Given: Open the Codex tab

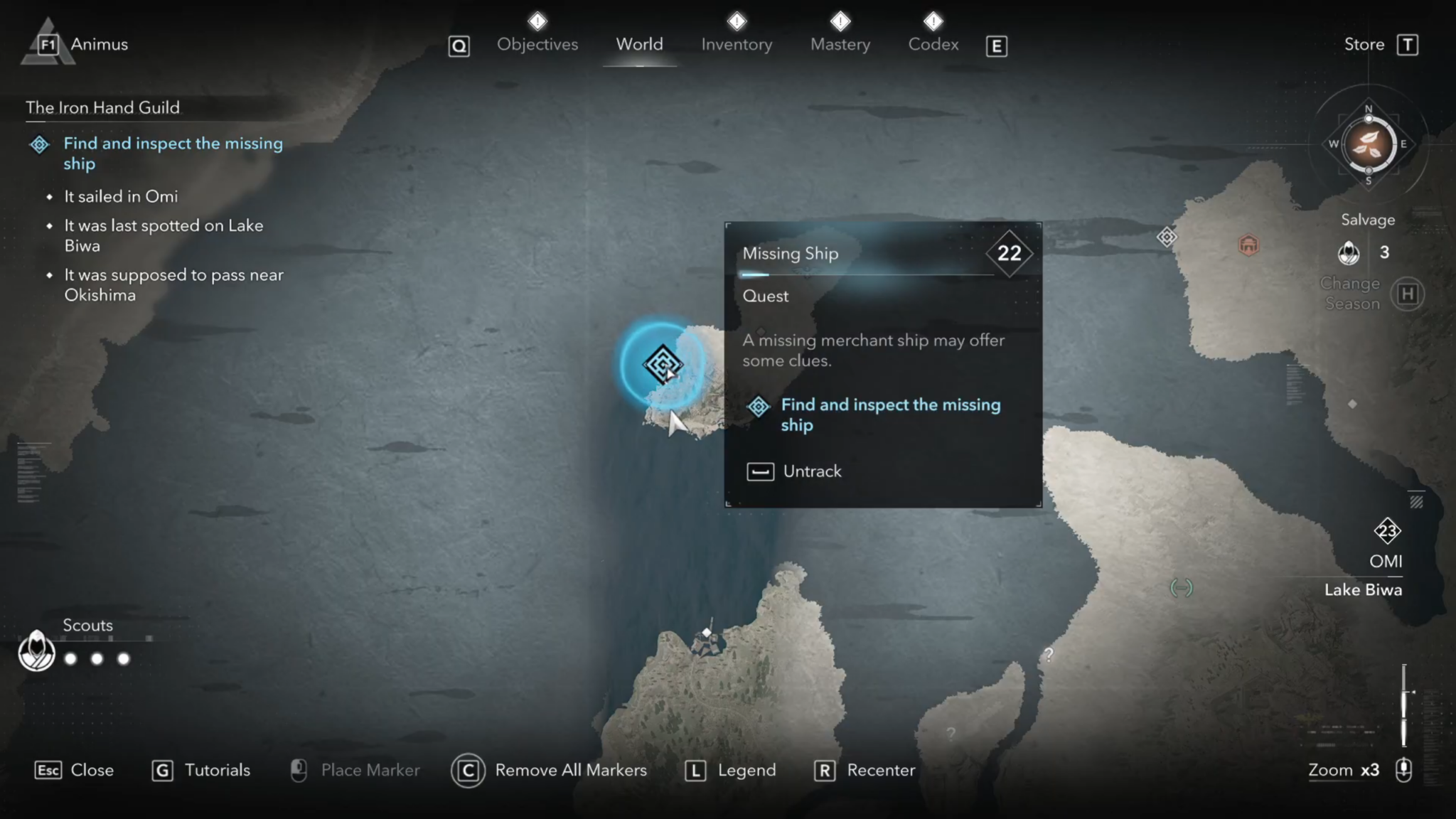Looking at the screenshot, I should click(x=933, y=44).
